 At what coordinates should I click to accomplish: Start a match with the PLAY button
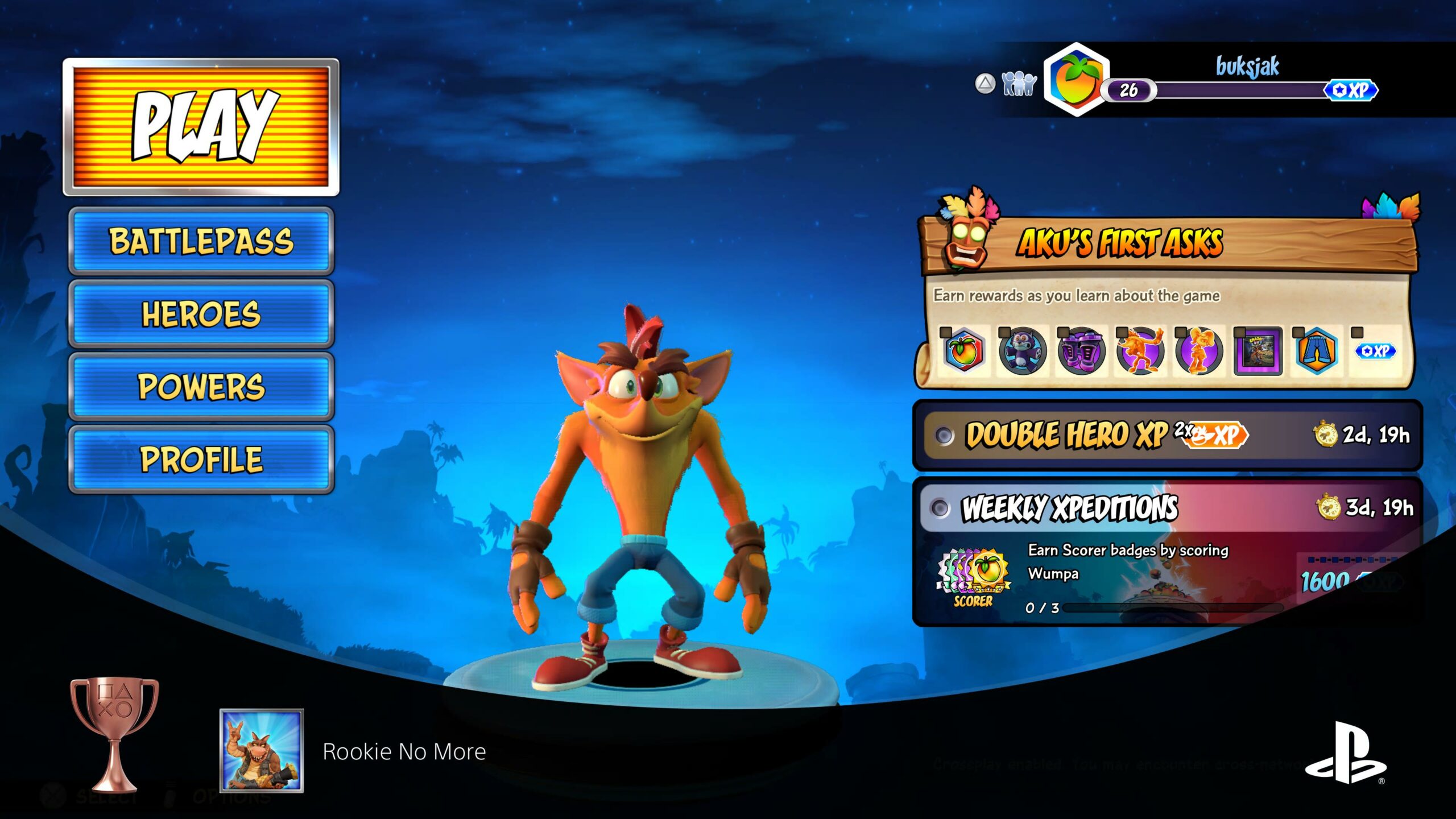click(x=201, y=127)
